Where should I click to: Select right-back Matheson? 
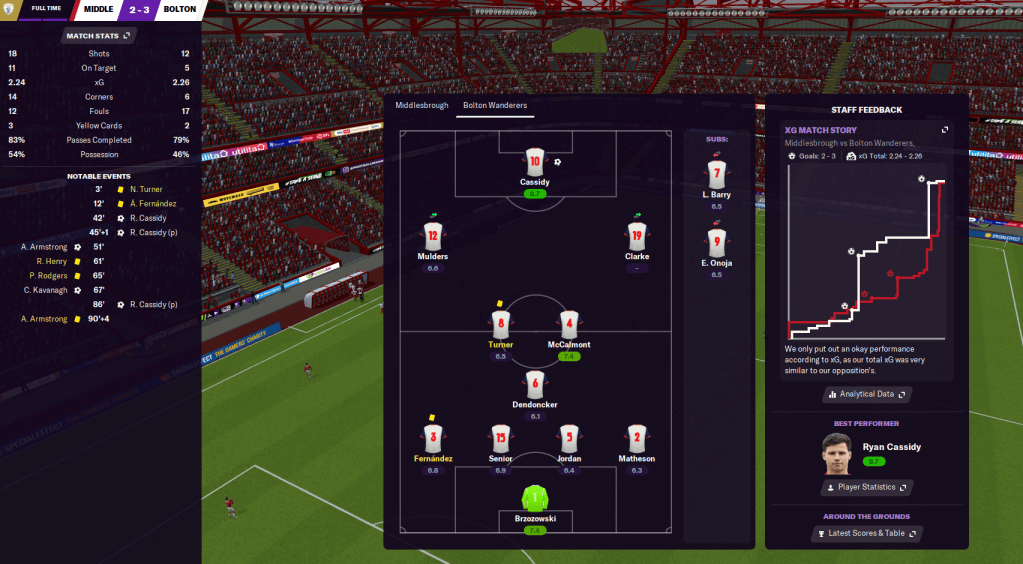point(637,438)
